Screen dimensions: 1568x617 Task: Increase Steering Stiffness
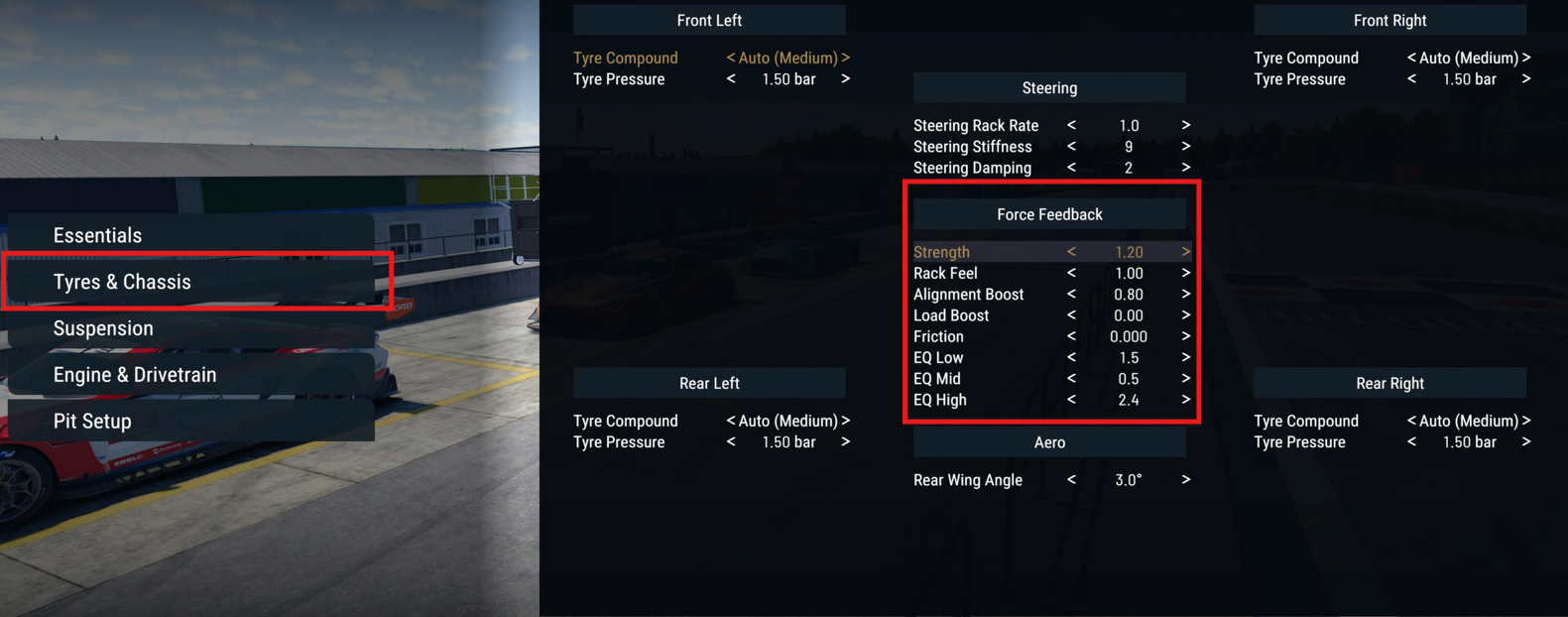(1185, 147)
